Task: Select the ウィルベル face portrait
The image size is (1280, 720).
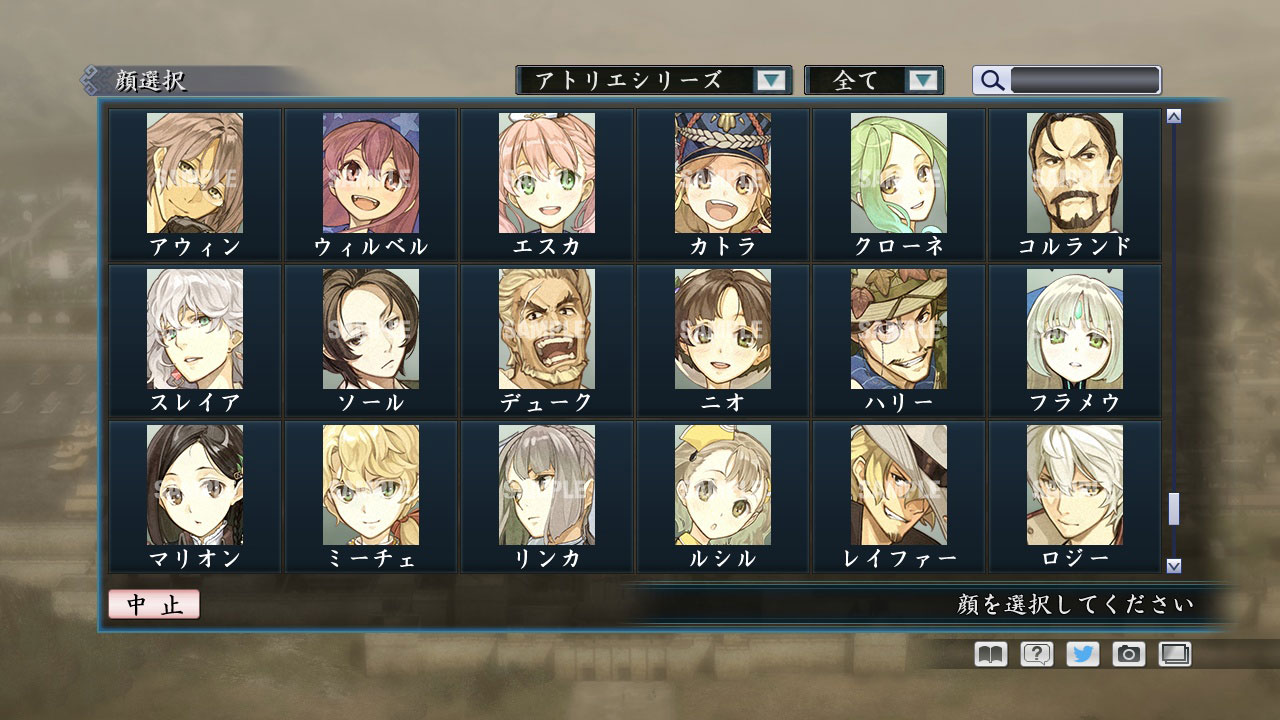Action: tap(369, 175)
